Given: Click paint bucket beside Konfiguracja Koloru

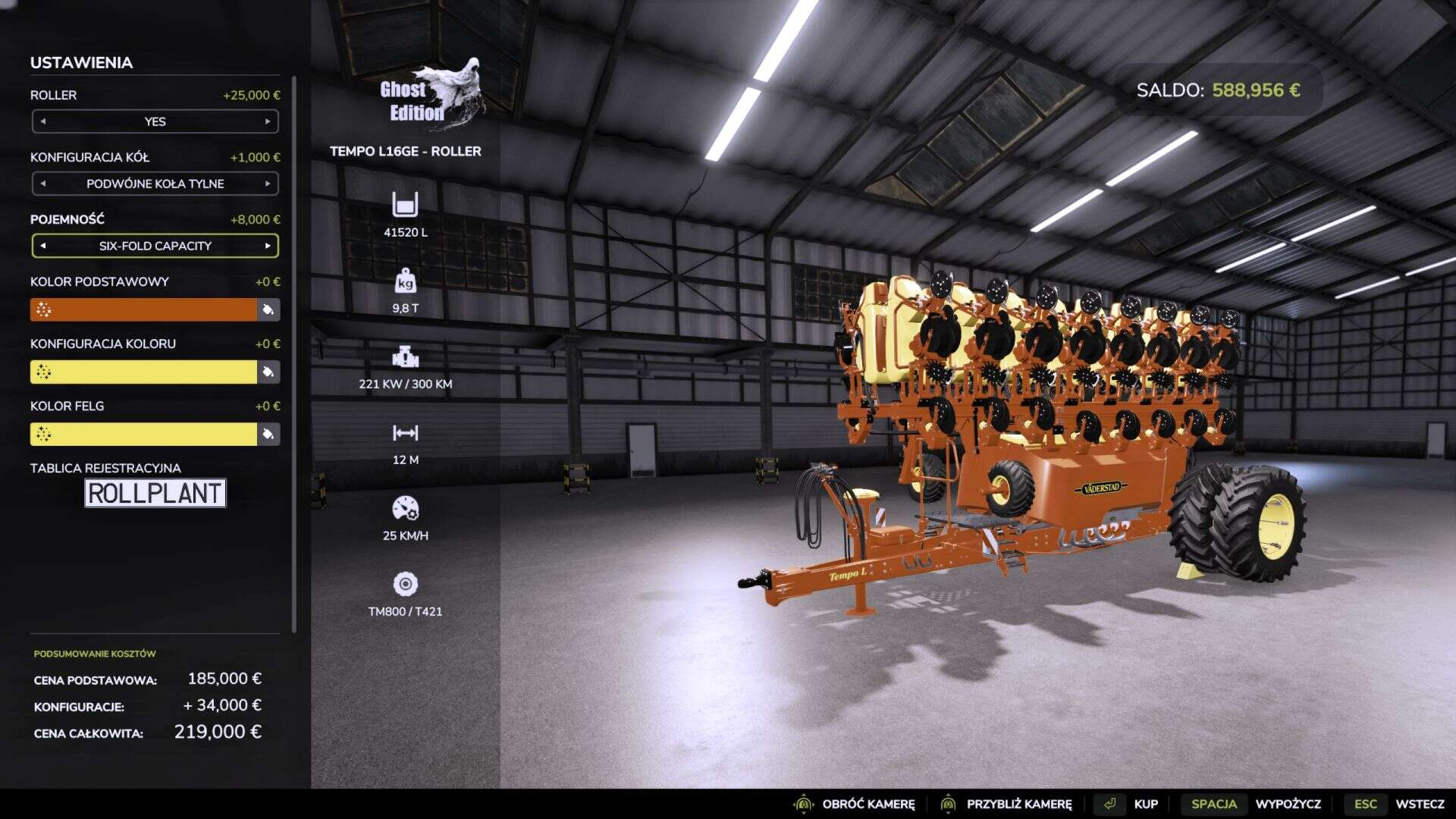Looking at the screenshot, I should 268,372.
